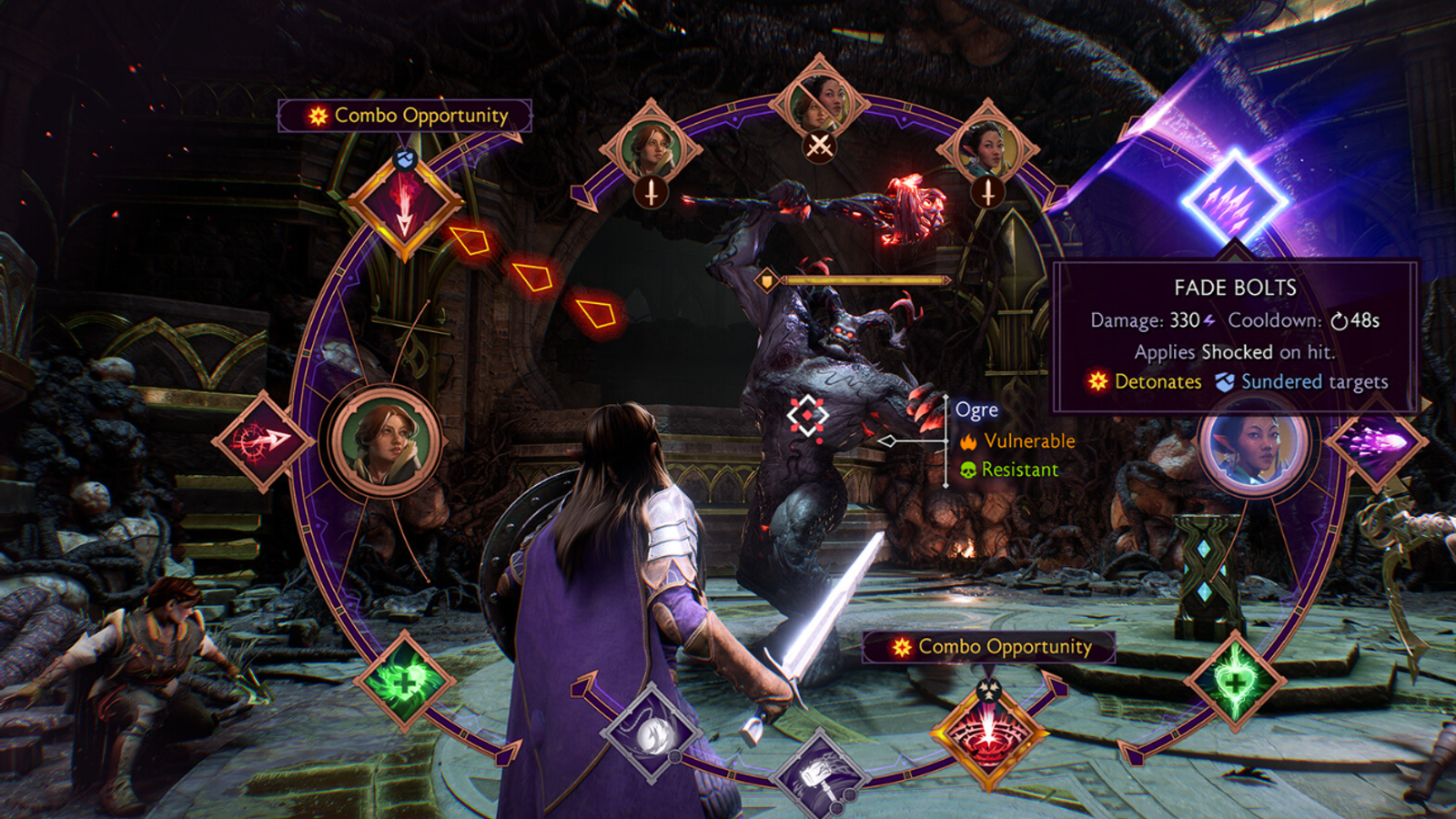Select the glowing Fade Bolts ability
The height and width of the screenshot is (819, 1456).
(1234, 199)
